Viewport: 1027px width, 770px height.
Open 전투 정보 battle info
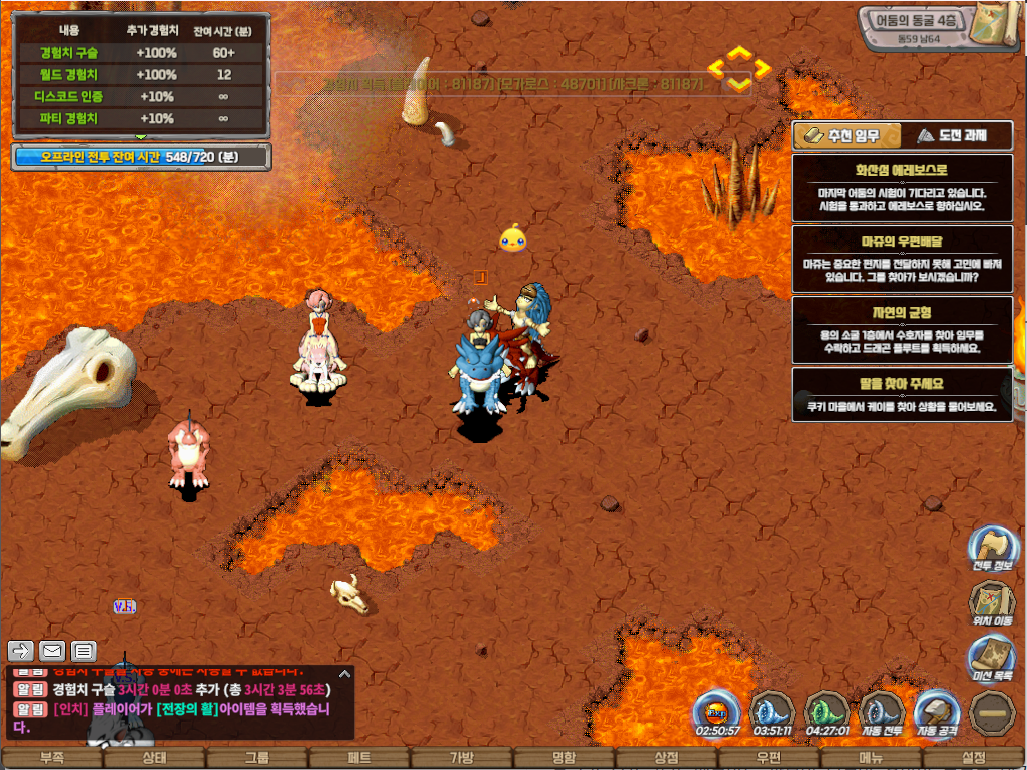991,546
